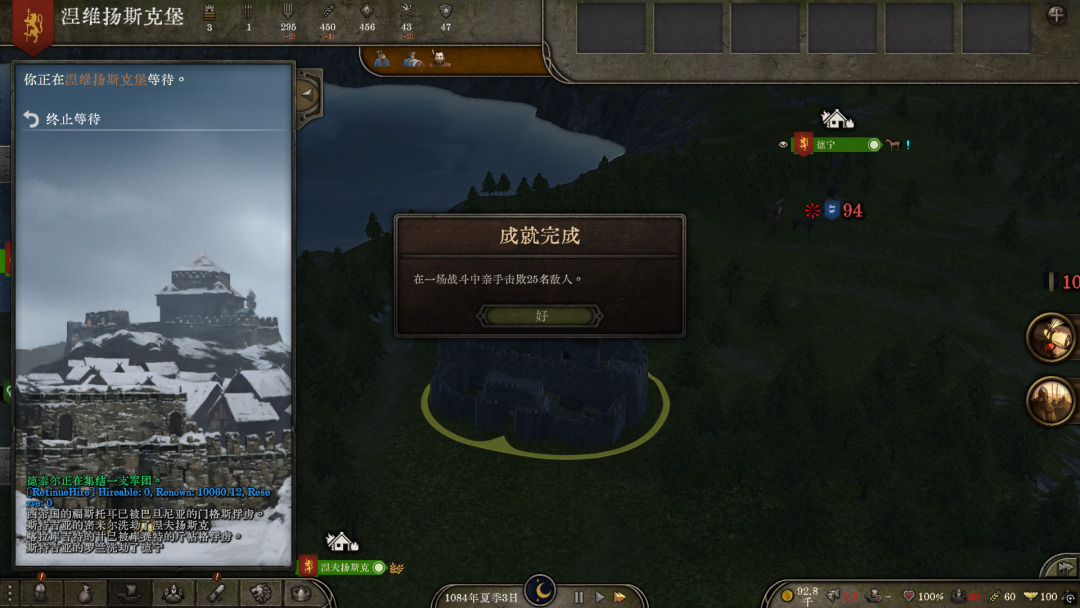Open the clan lion-head icon
The height and width of the screenshot is (608, 1080).
(261, 592)
